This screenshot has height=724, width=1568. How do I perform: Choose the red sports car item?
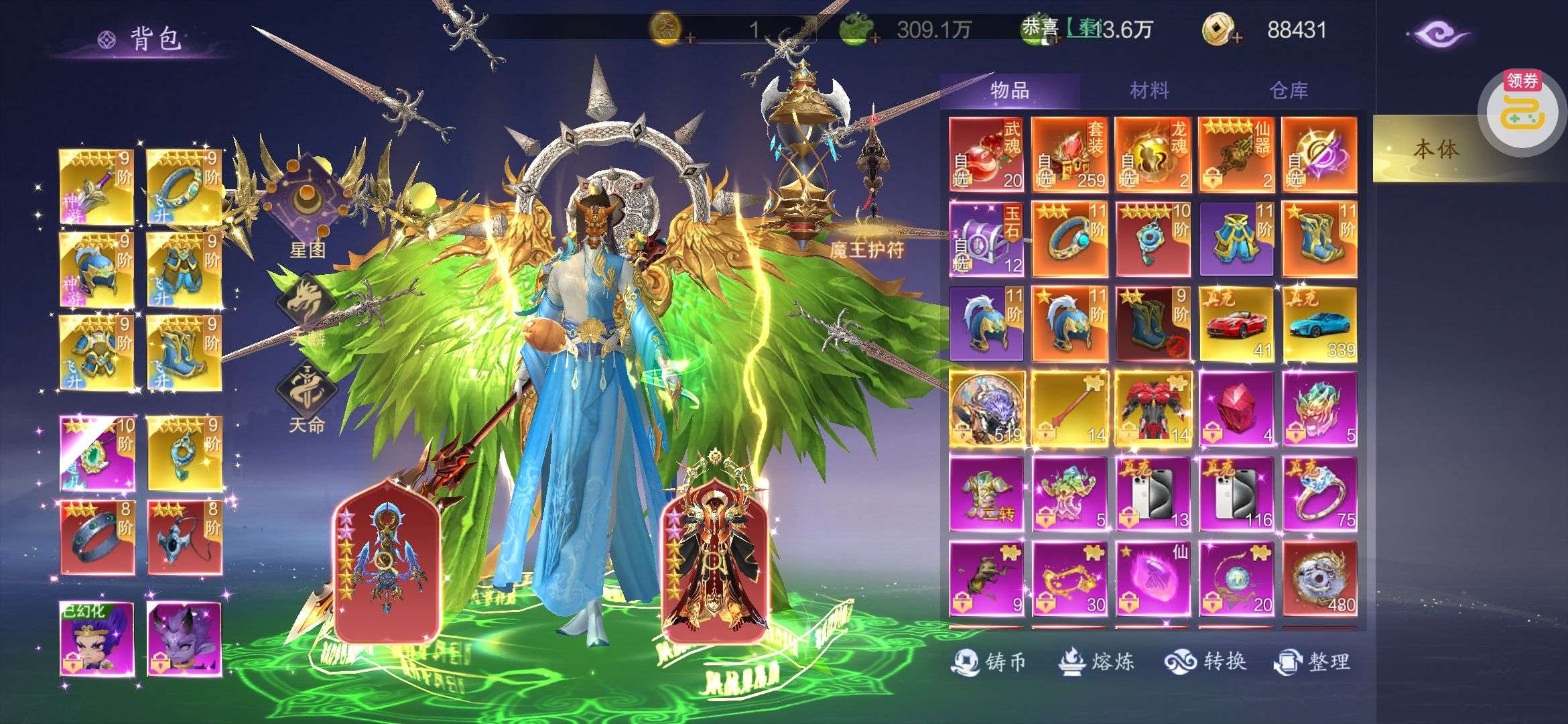click(1236, 323)
